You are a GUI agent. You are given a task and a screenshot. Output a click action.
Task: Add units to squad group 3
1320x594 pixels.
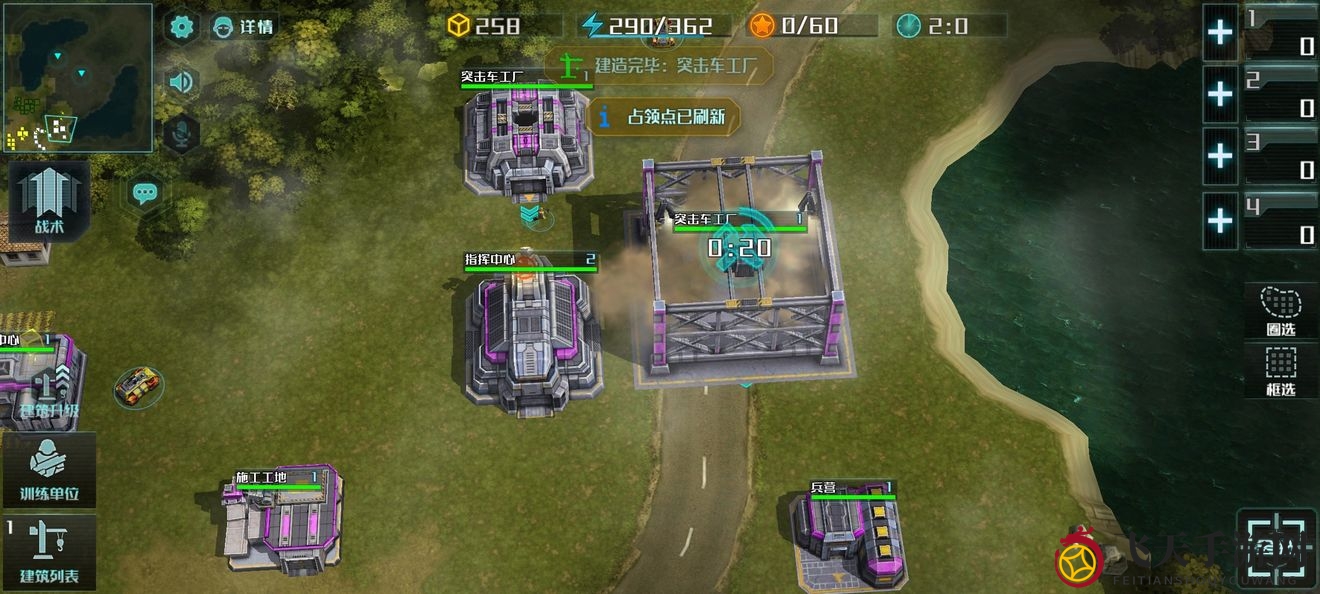1220,156
